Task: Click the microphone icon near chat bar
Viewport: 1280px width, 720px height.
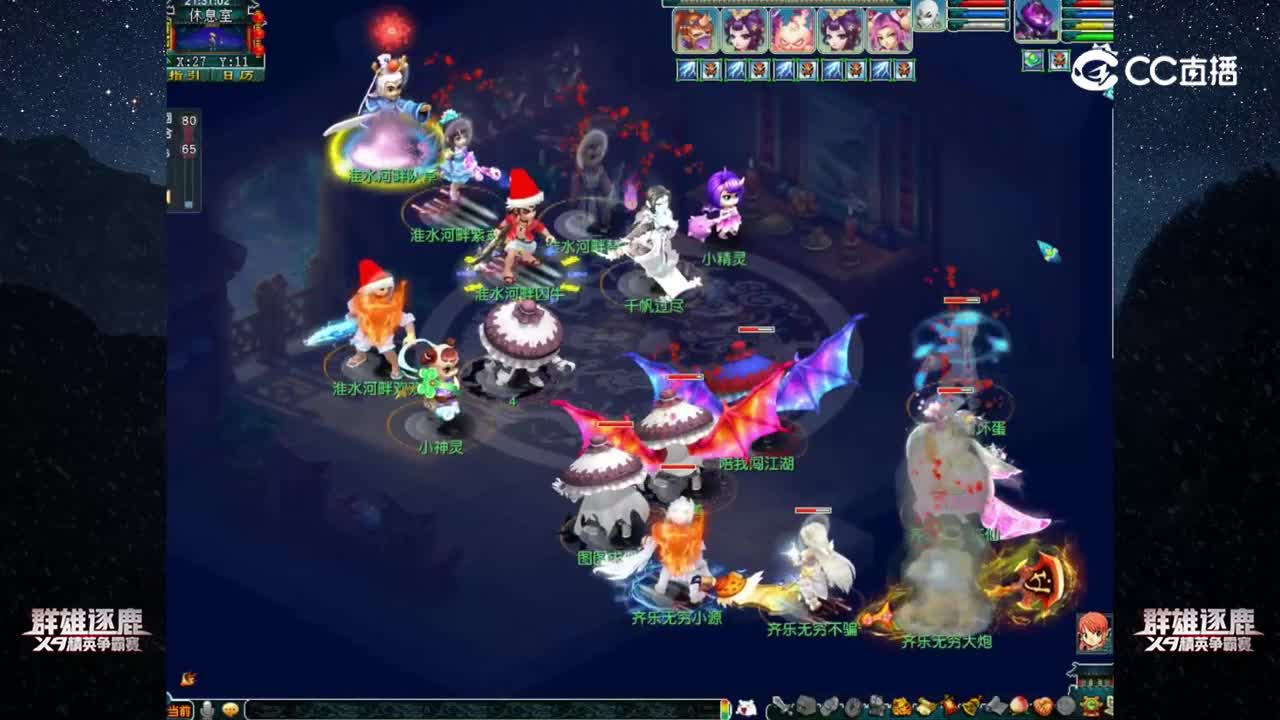Action: 206,709
